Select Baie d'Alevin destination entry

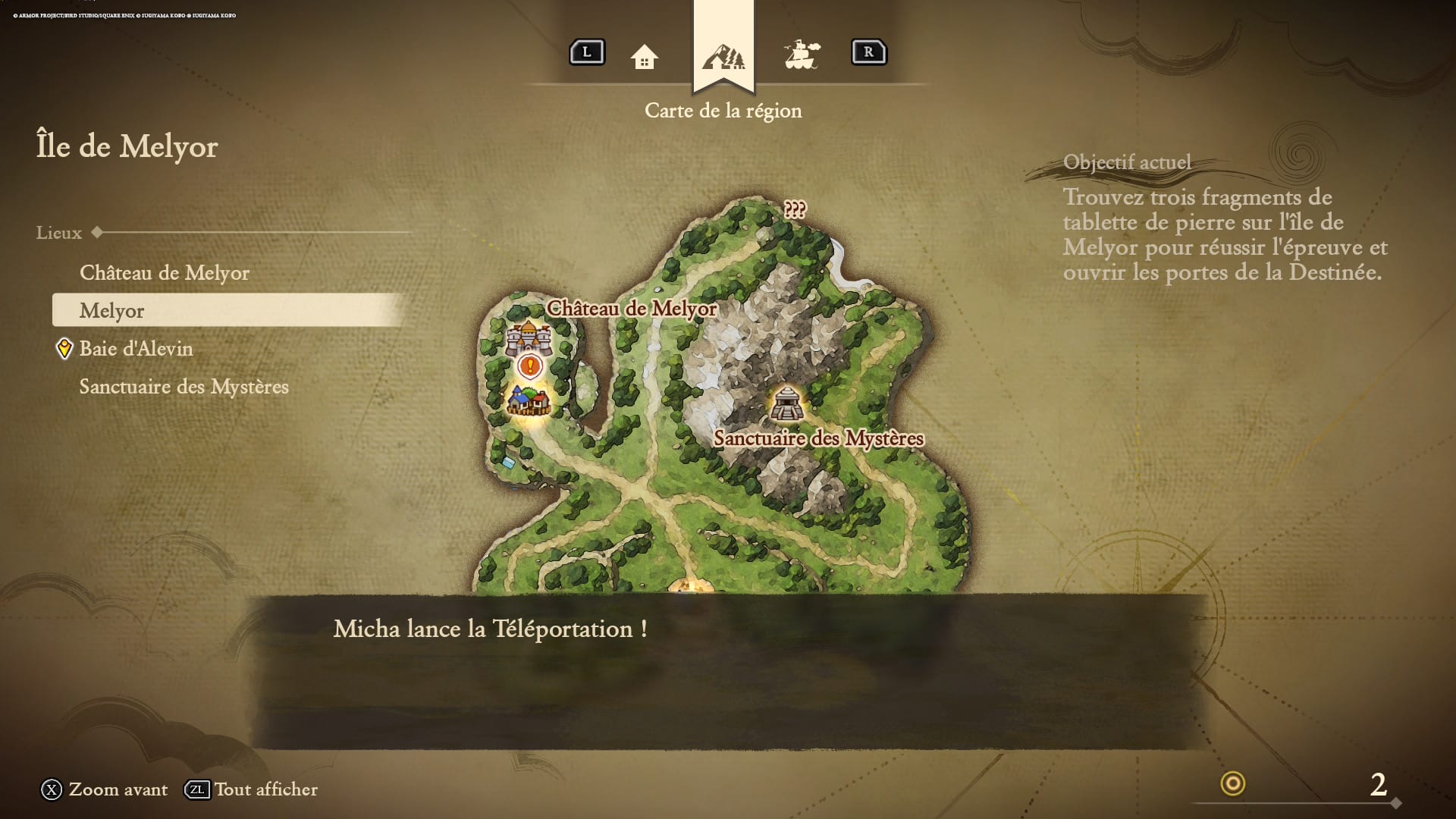136,349
